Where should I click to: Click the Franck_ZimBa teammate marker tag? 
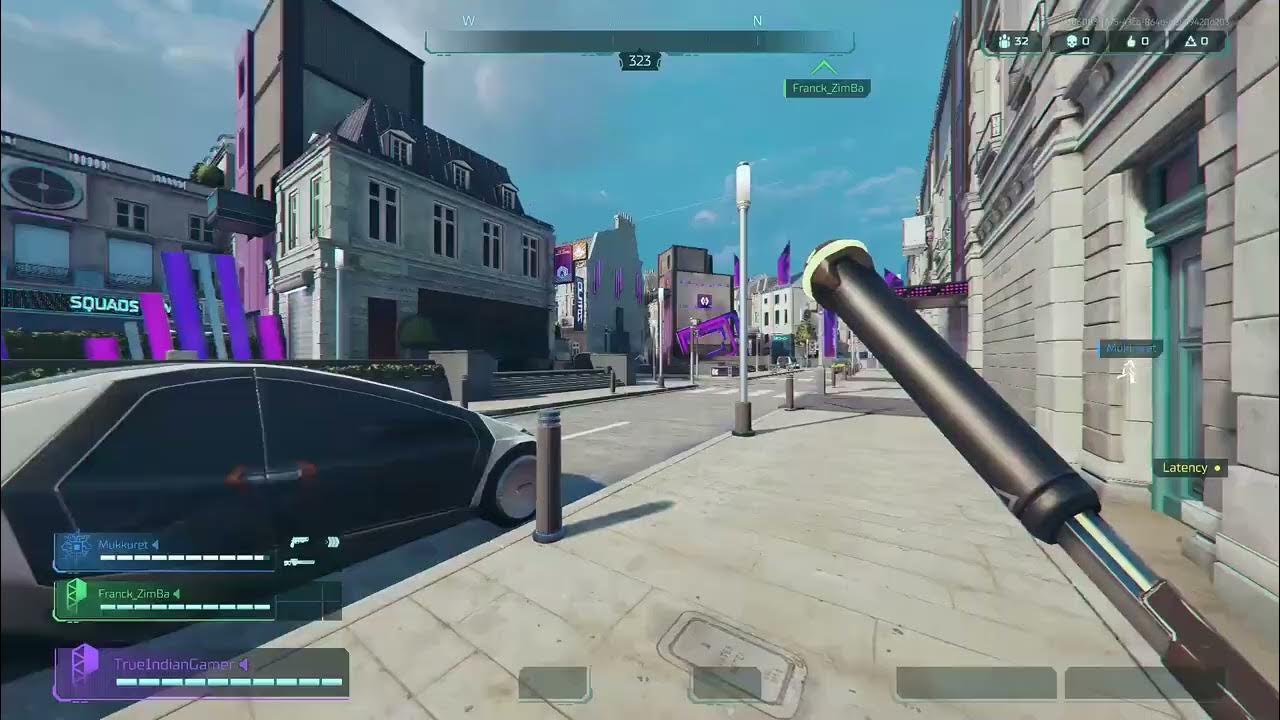827,88
